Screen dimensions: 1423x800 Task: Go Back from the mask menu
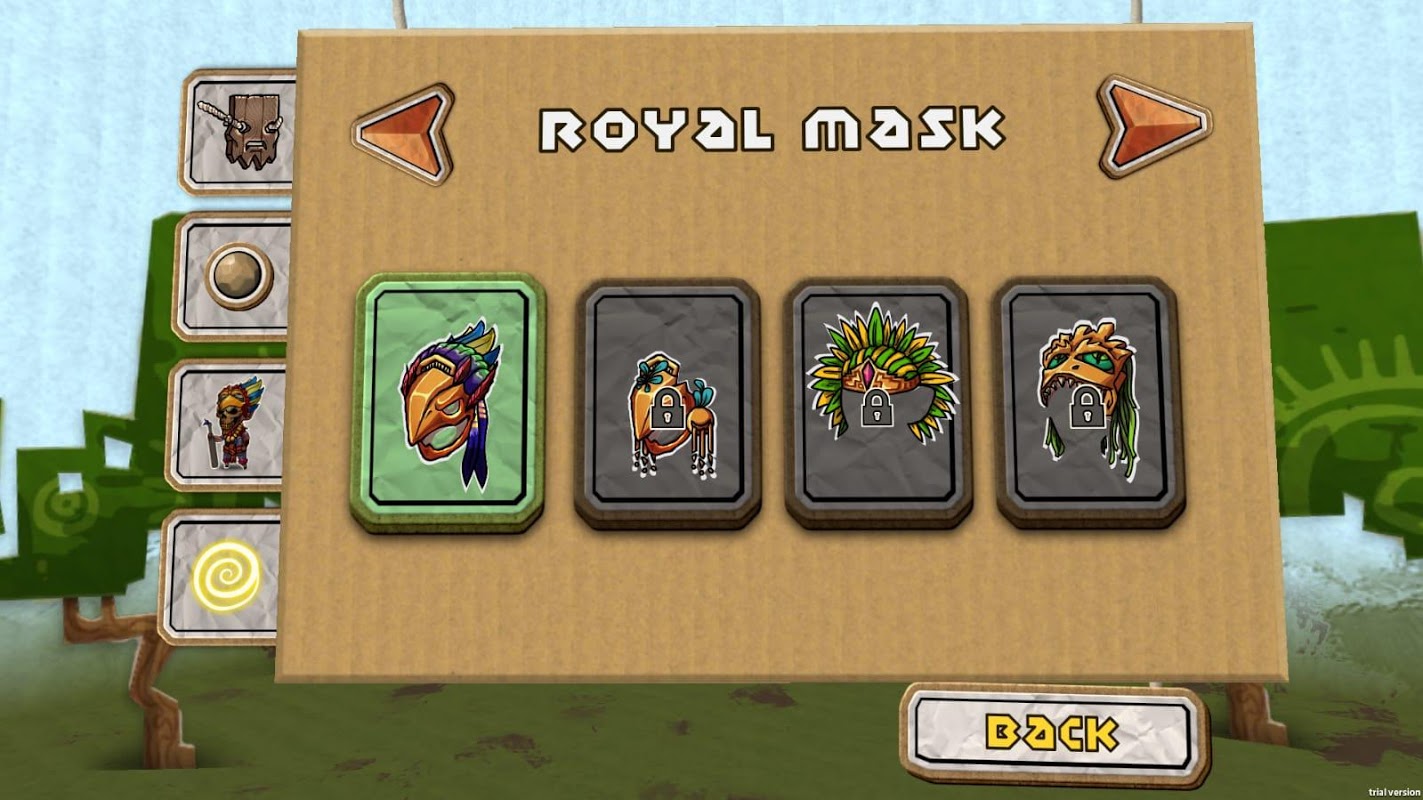[1053, 732]
